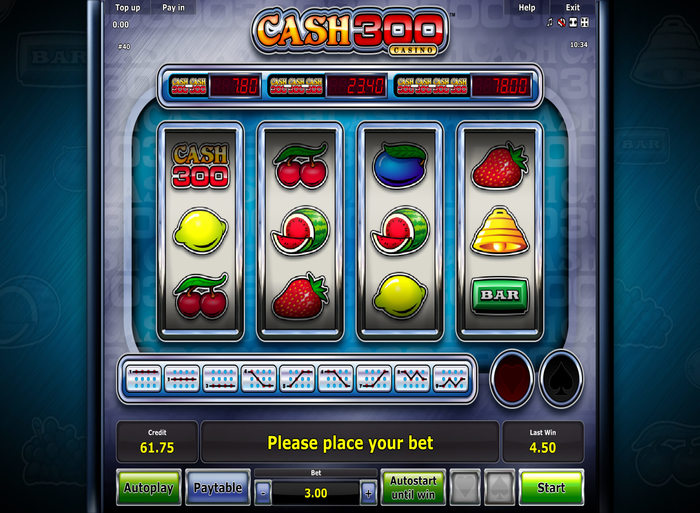Screen dimensions: 700x513
Task: Toggle the music note icon
Action: tap(550, 21)
